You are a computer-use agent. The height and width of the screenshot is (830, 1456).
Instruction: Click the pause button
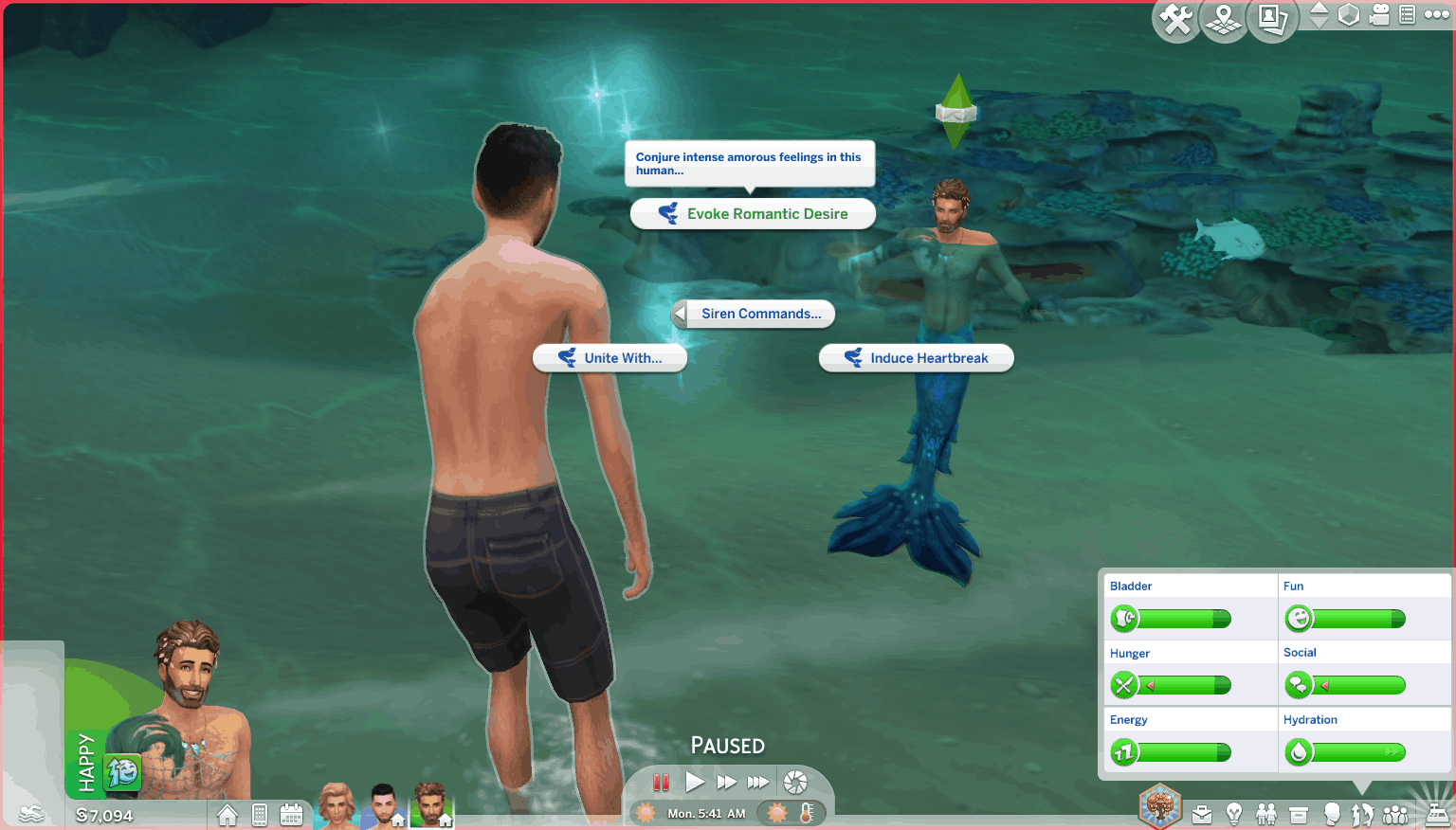pos(662,783)
